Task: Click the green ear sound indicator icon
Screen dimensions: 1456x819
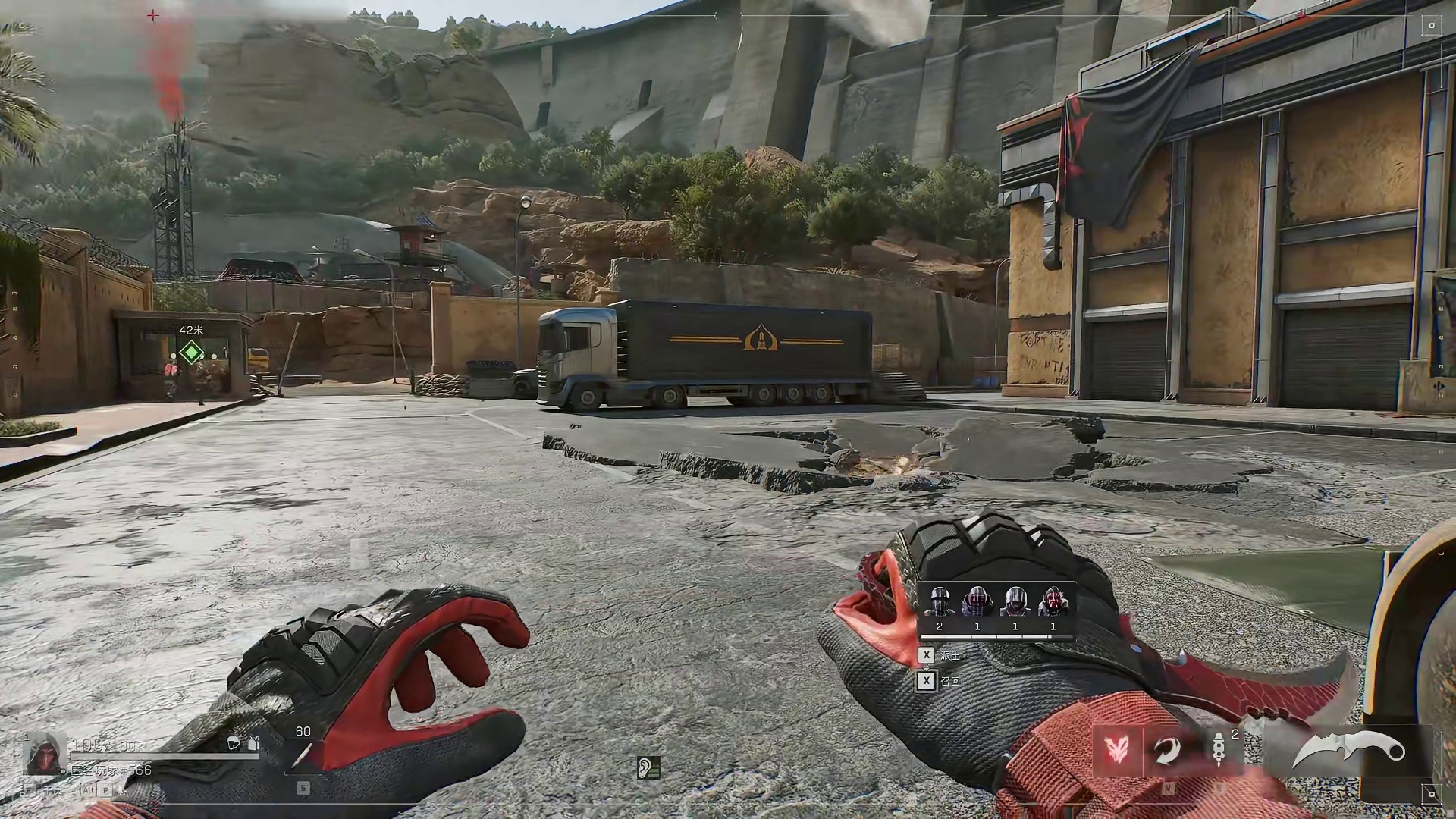Action: coord(648,768)
